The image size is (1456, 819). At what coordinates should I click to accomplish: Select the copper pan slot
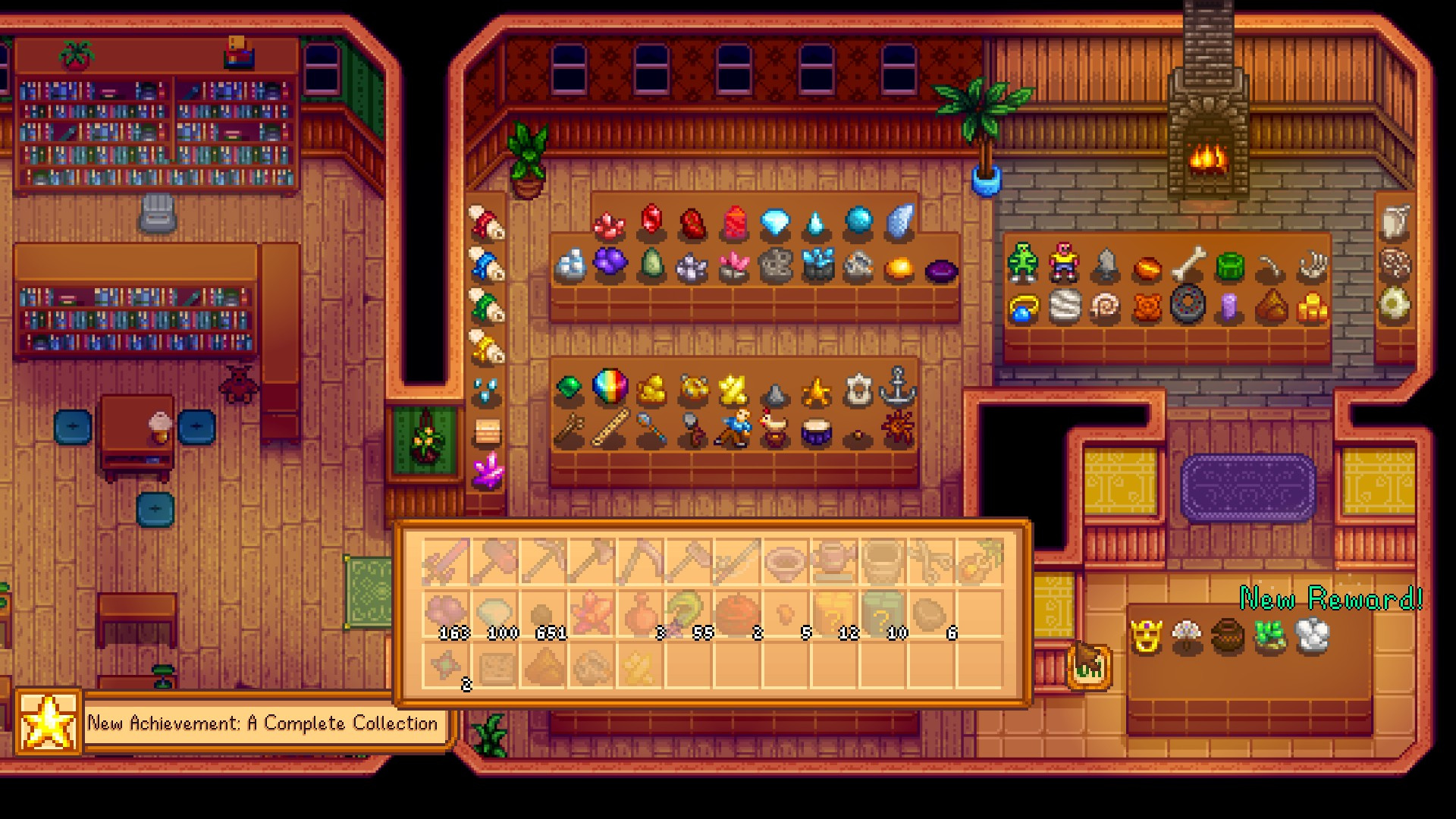pos(786,562)
